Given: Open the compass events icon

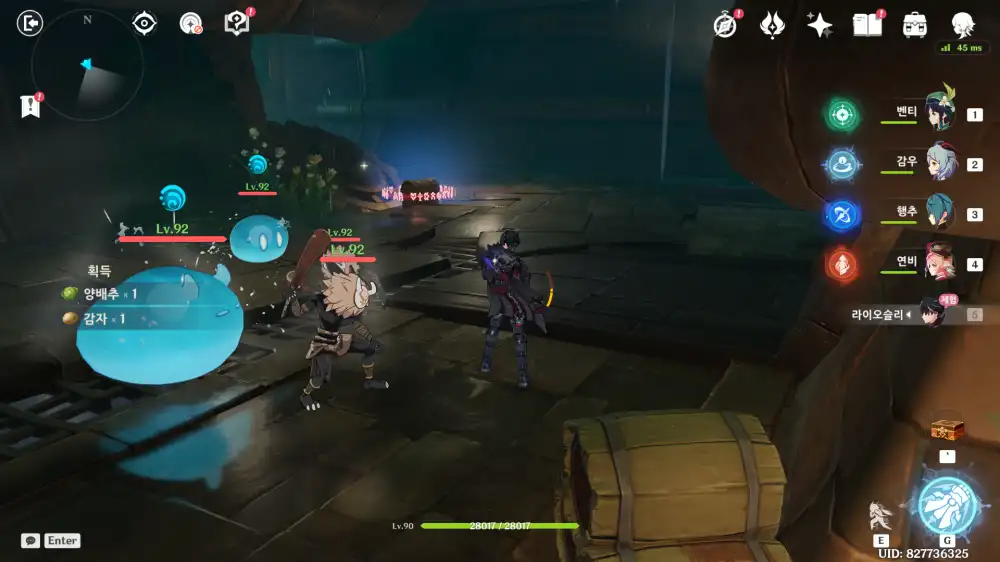Looking at the screenshot, I should (x=725, y=26).
